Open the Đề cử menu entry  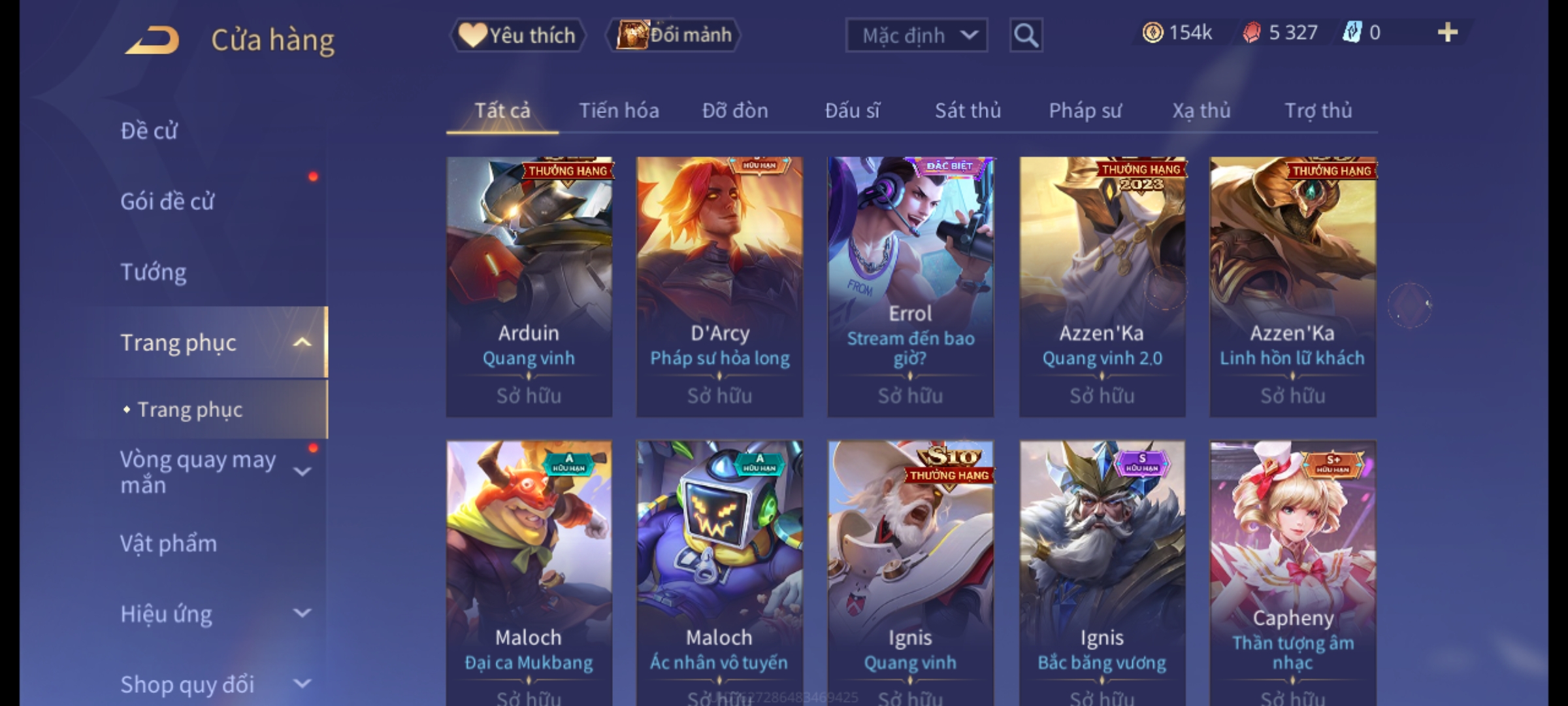(x=149, y=131)
